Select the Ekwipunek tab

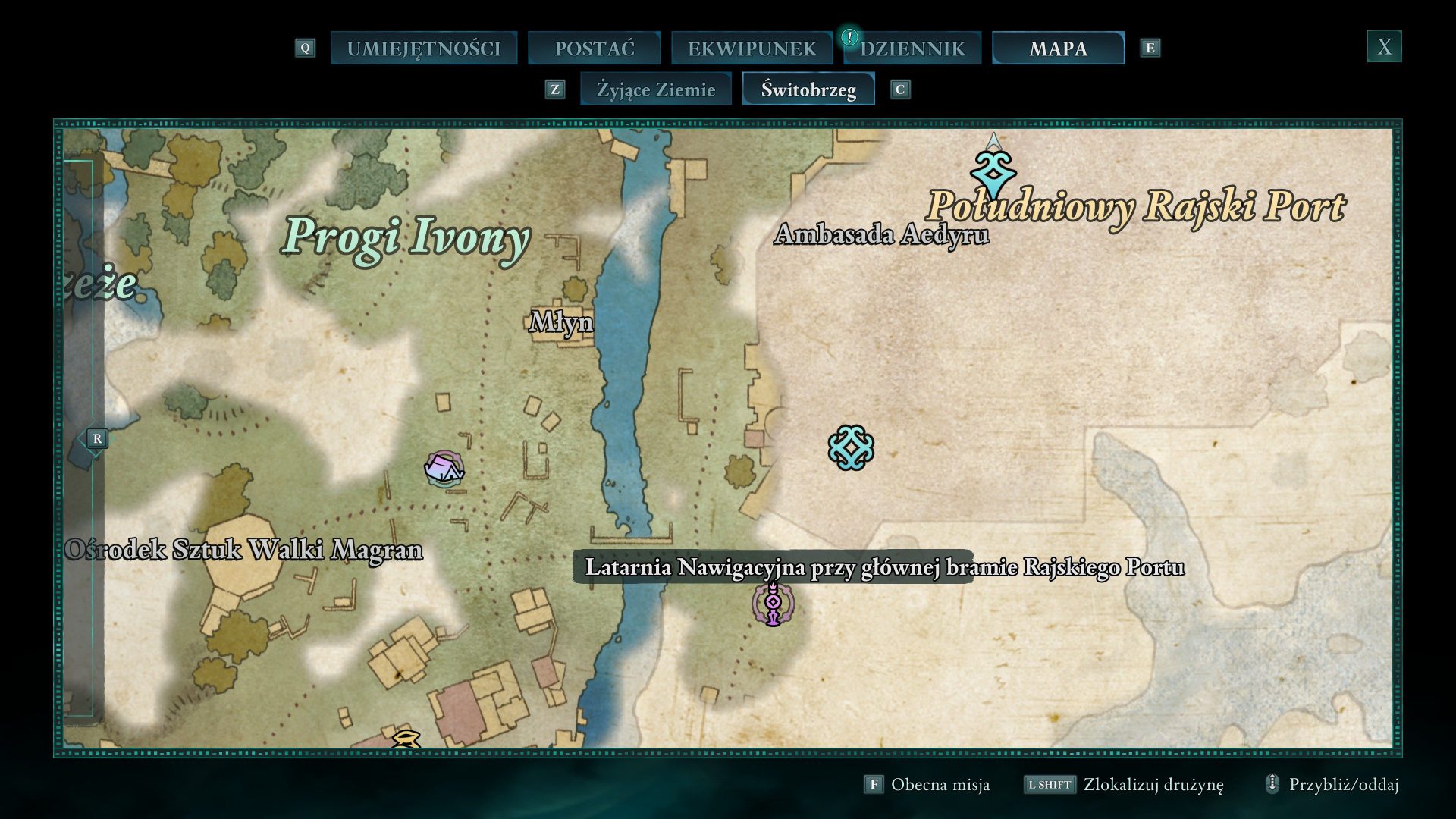click(751, 49)
